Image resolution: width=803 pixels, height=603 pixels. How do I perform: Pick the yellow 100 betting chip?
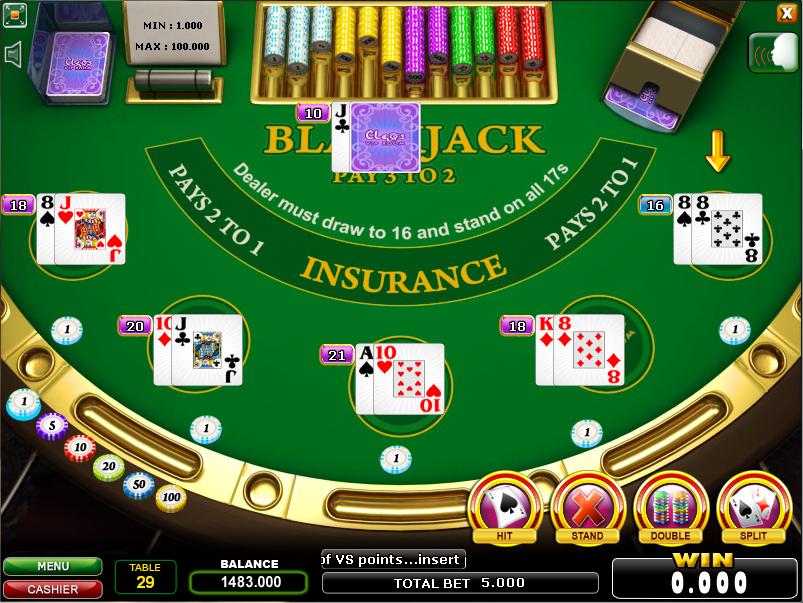click(x=170, y=496)
